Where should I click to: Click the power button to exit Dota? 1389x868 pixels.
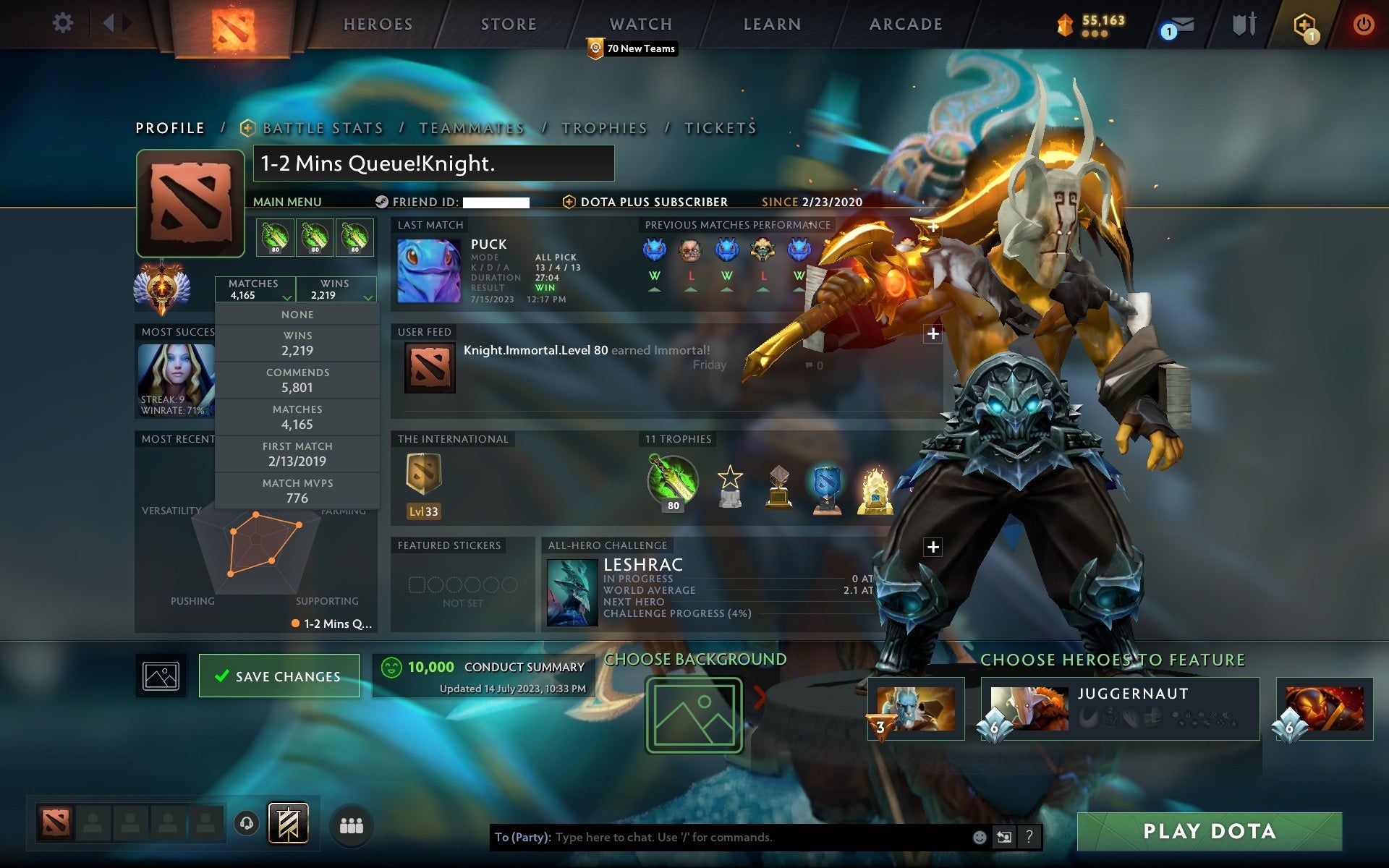tap(1363, 23)
